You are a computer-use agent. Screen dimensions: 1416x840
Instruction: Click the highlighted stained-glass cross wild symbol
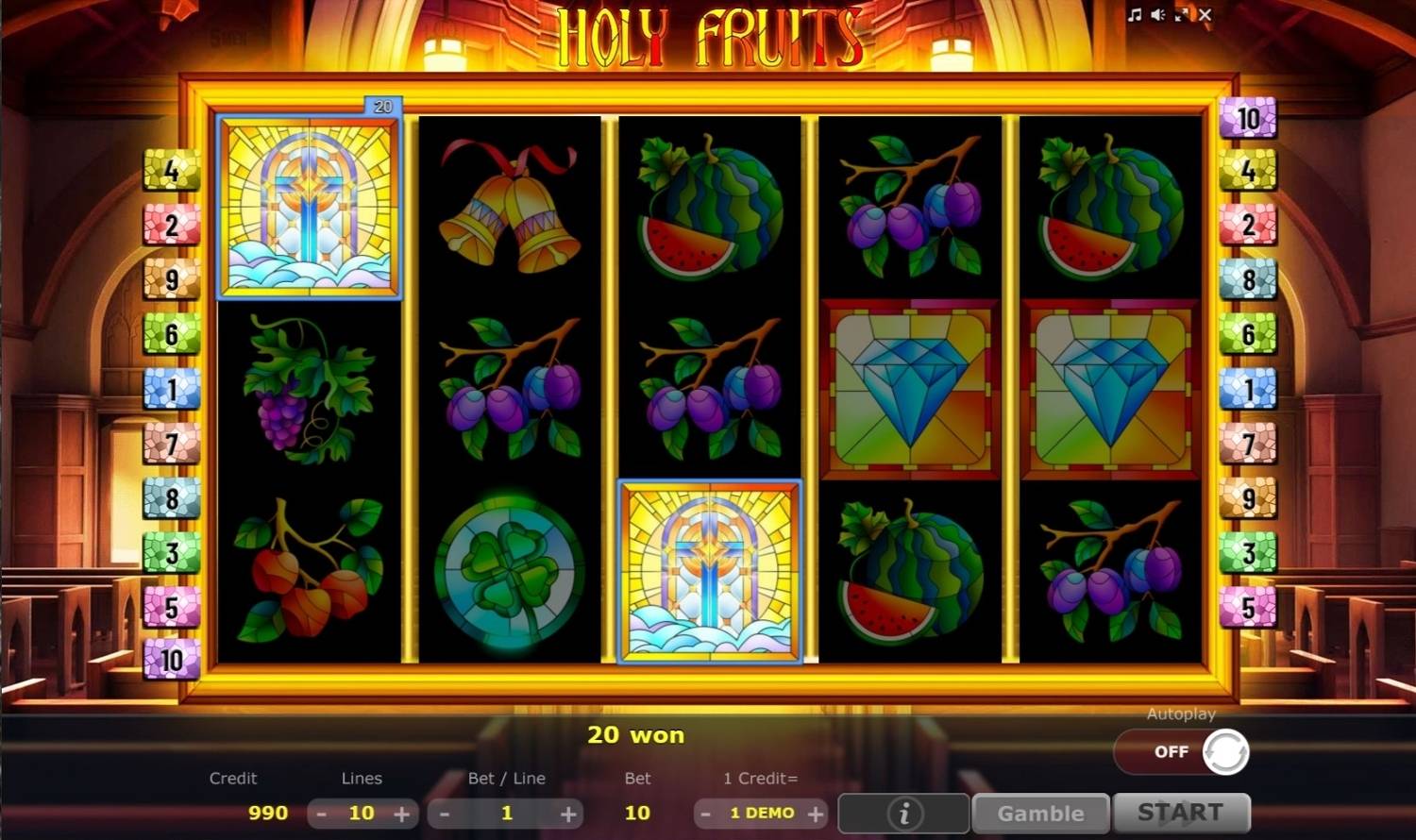coord(709,572)
